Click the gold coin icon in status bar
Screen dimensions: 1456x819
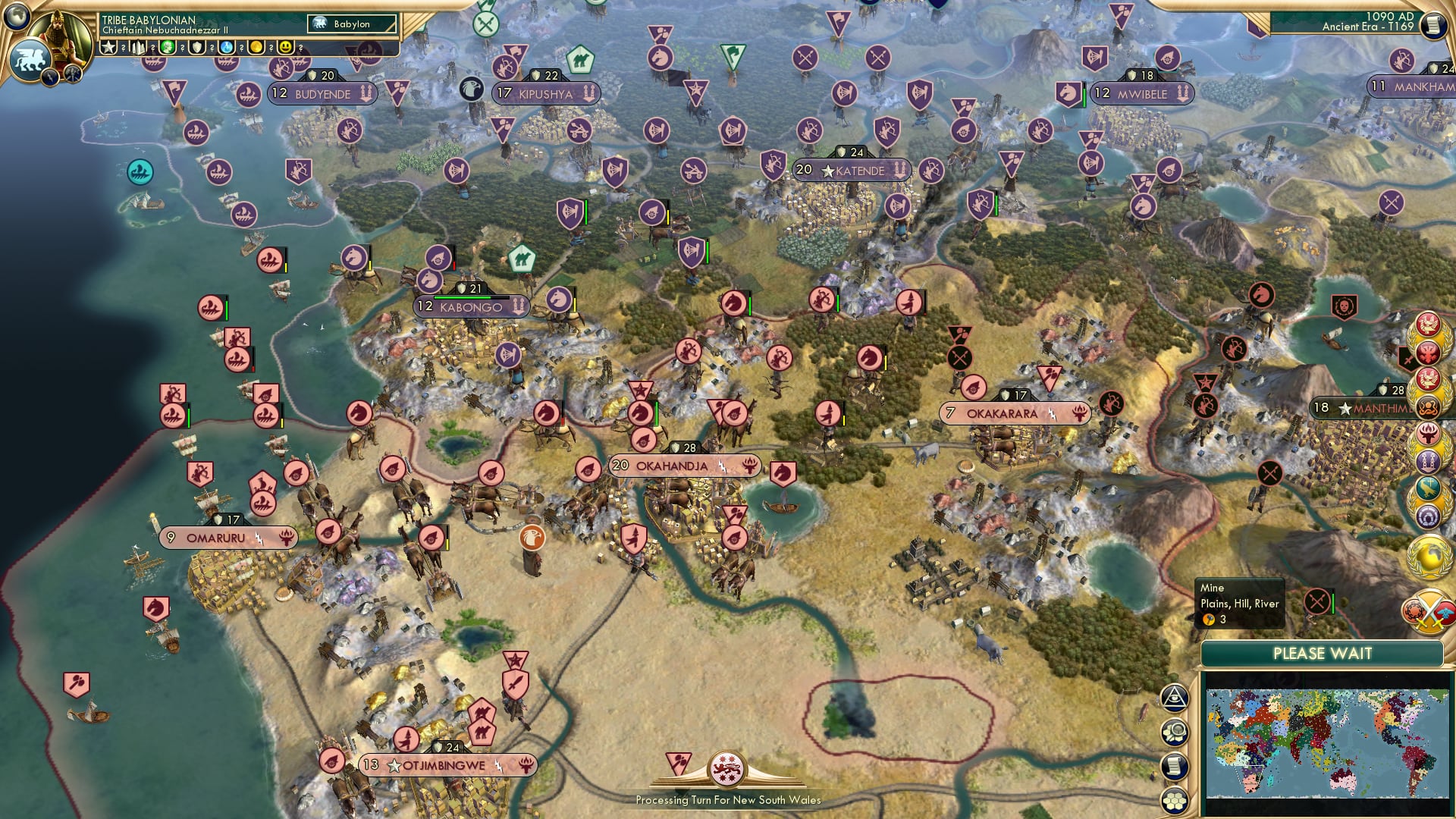pyautogui.click(x=254, y=46)
